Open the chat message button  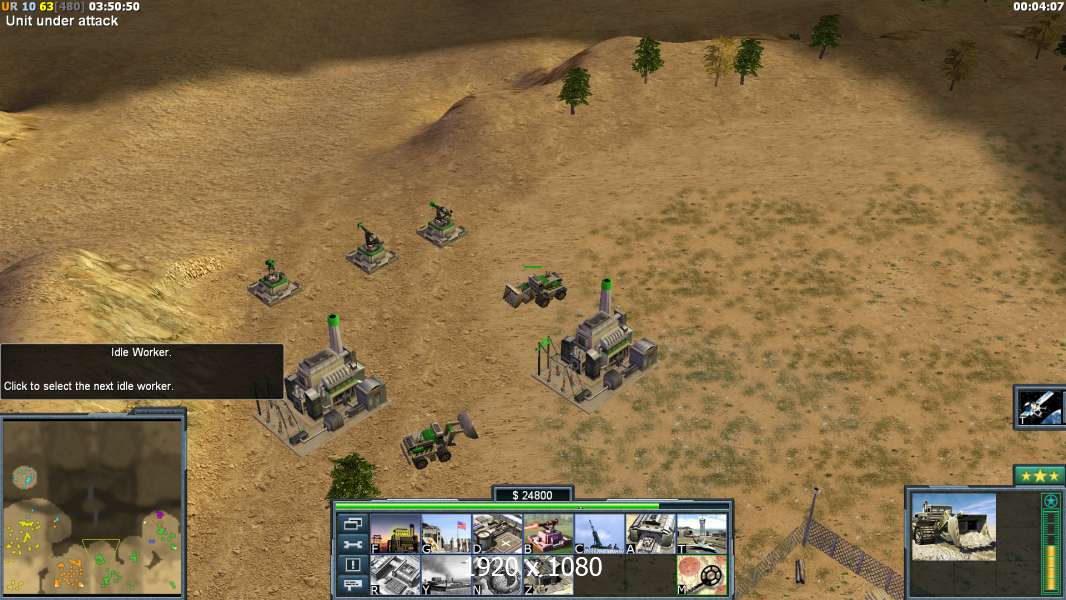352,585
